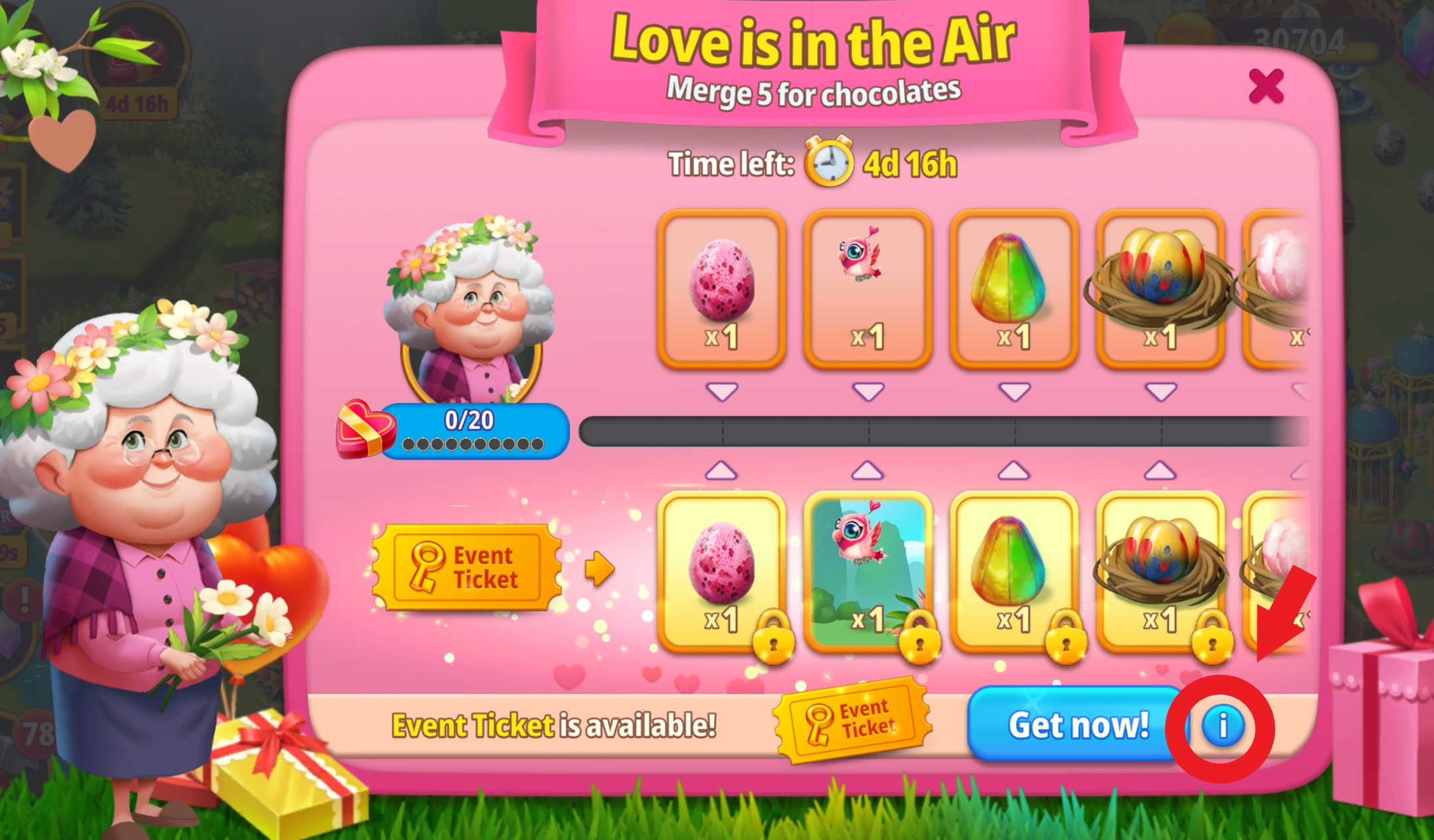Image resolution: width=1434 pixels, height=840 pixels.
Task: Select the free nest of eggs reward
Action: coord(1160,289)
